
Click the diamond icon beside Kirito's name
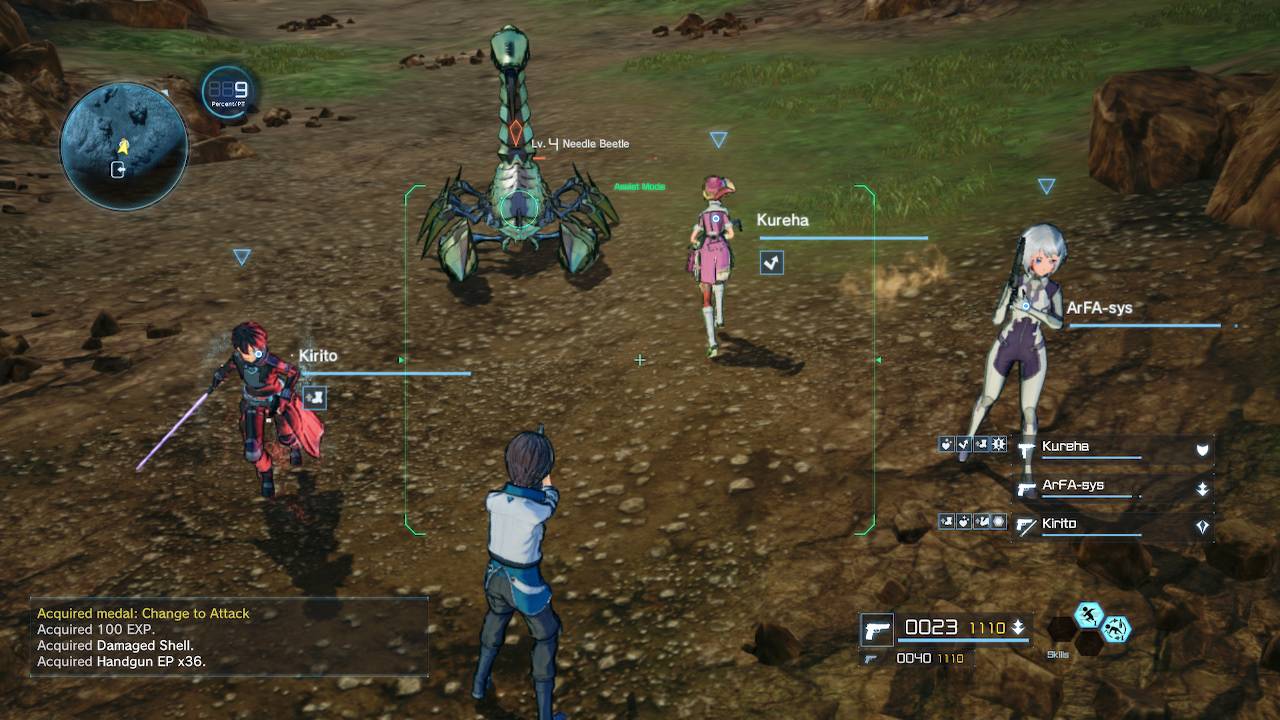click(x=1202, y=527)
